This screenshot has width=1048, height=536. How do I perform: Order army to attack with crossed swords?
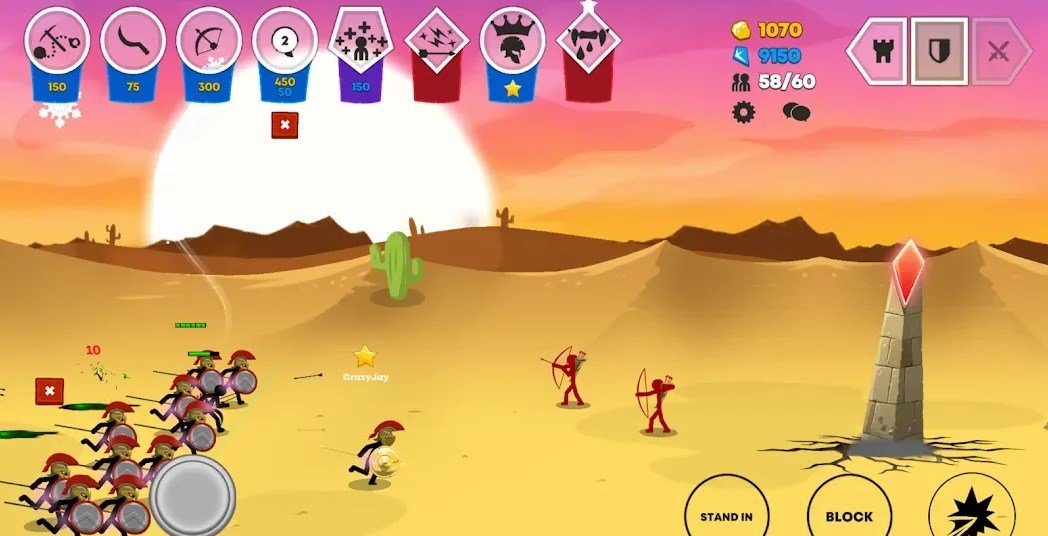[x=999, y=52]
